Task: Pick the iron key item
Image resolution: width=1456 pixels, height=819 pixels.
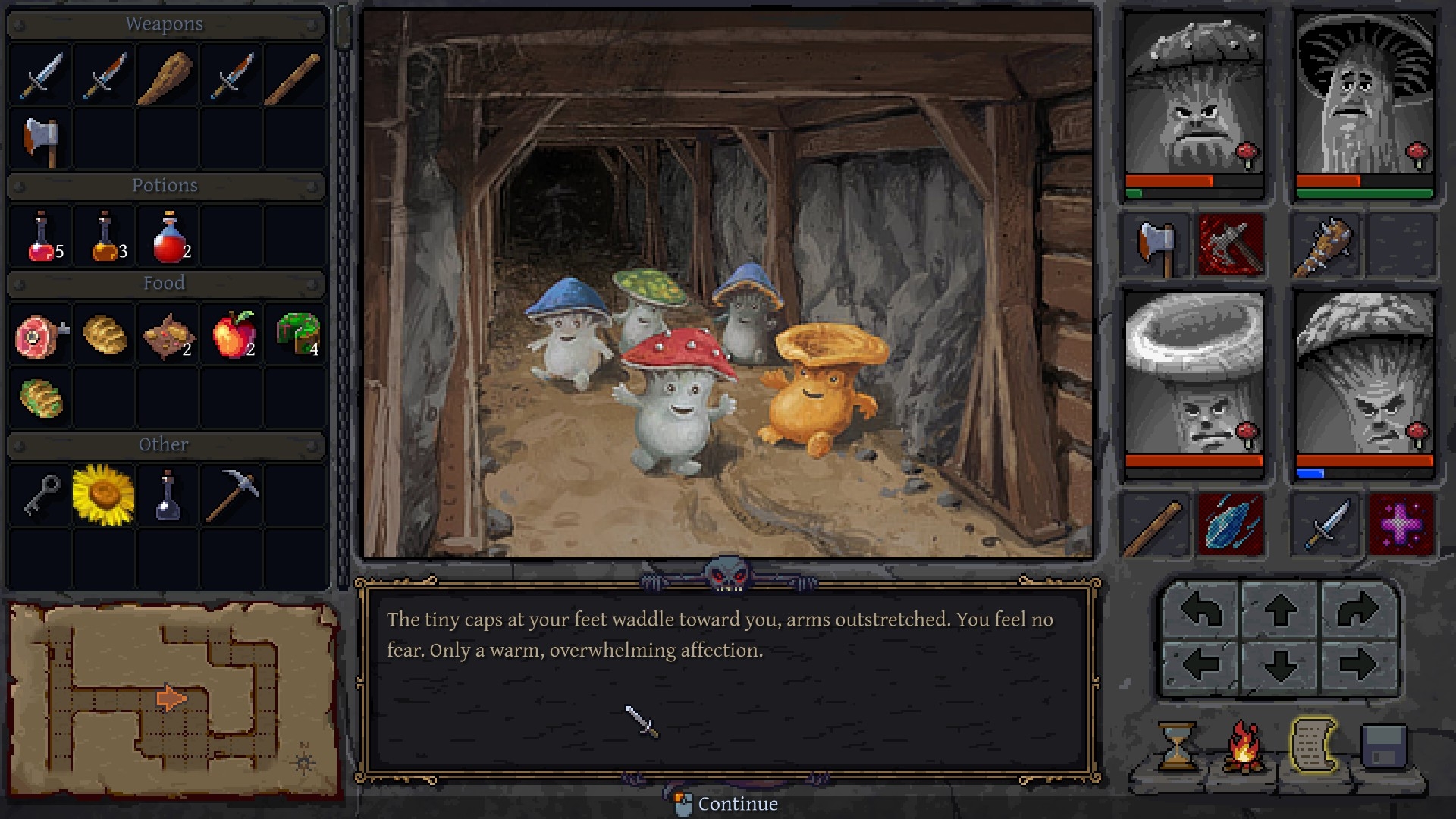Action: click(40, 495)
